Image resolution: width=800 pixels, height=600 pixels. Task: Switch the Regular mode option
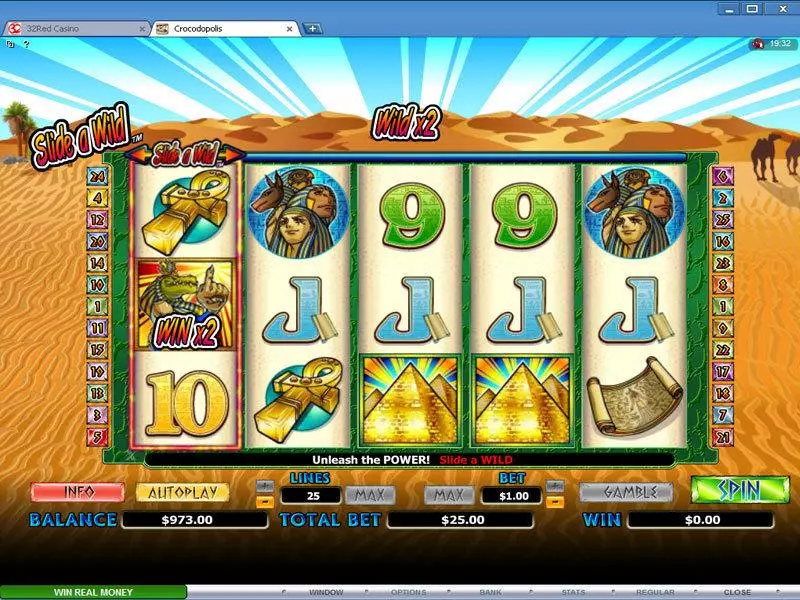click(x=655, y=592)
